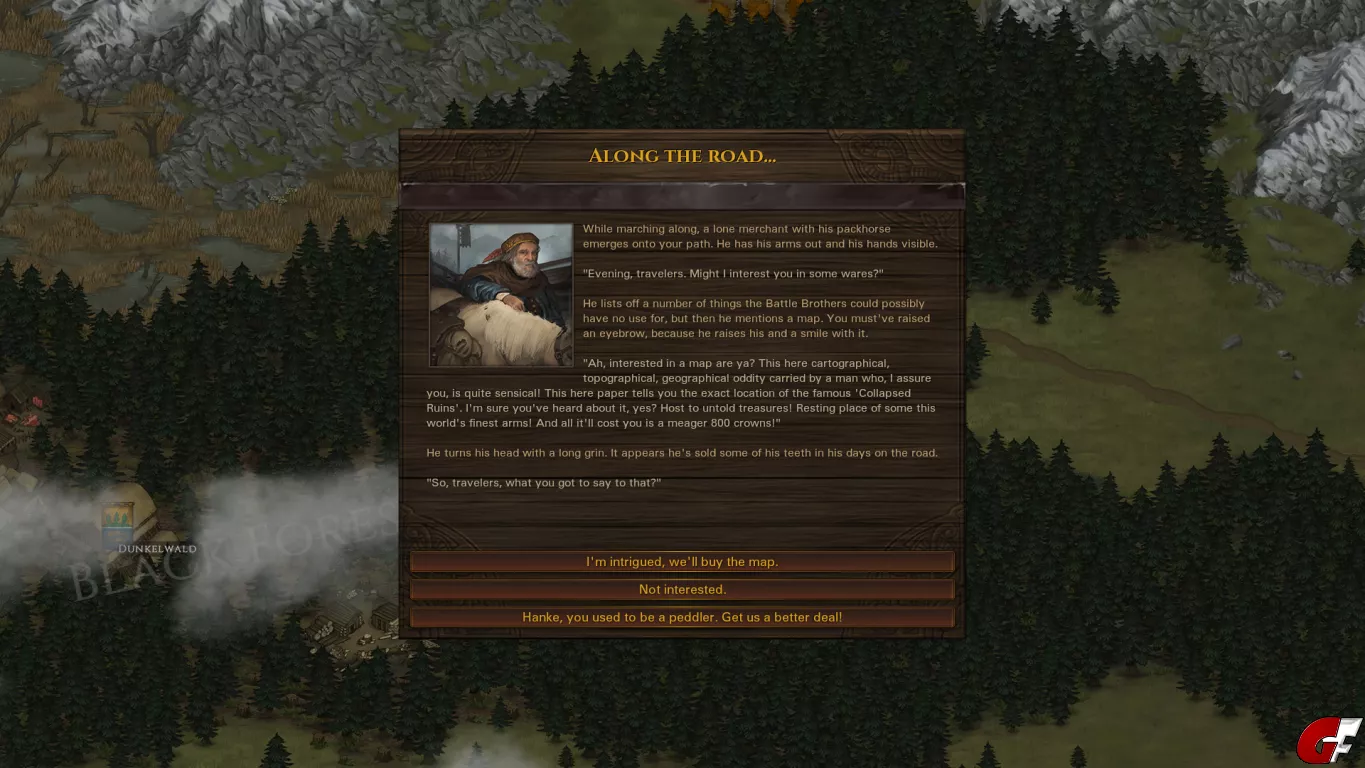Ask Hanke the peddler for a better deal

pos(682,618)
